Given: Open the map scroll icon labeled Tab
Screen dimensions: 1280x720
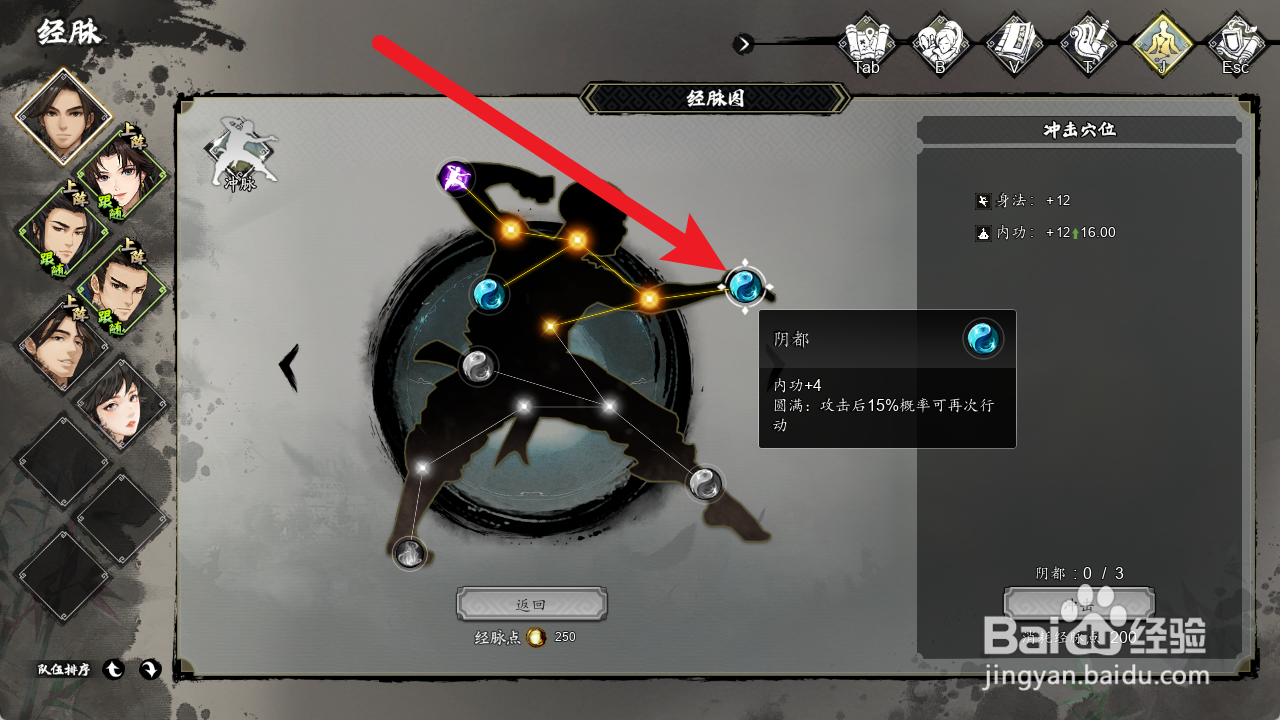Looking at the screenshot, I should click(866, 44).
